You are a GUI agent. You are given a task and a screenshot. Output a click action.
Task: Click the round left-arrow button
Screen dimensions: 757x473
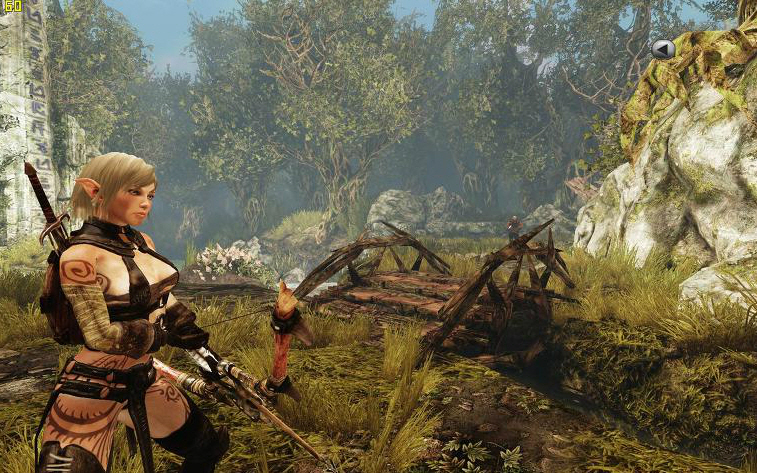[x=663, y=48]
